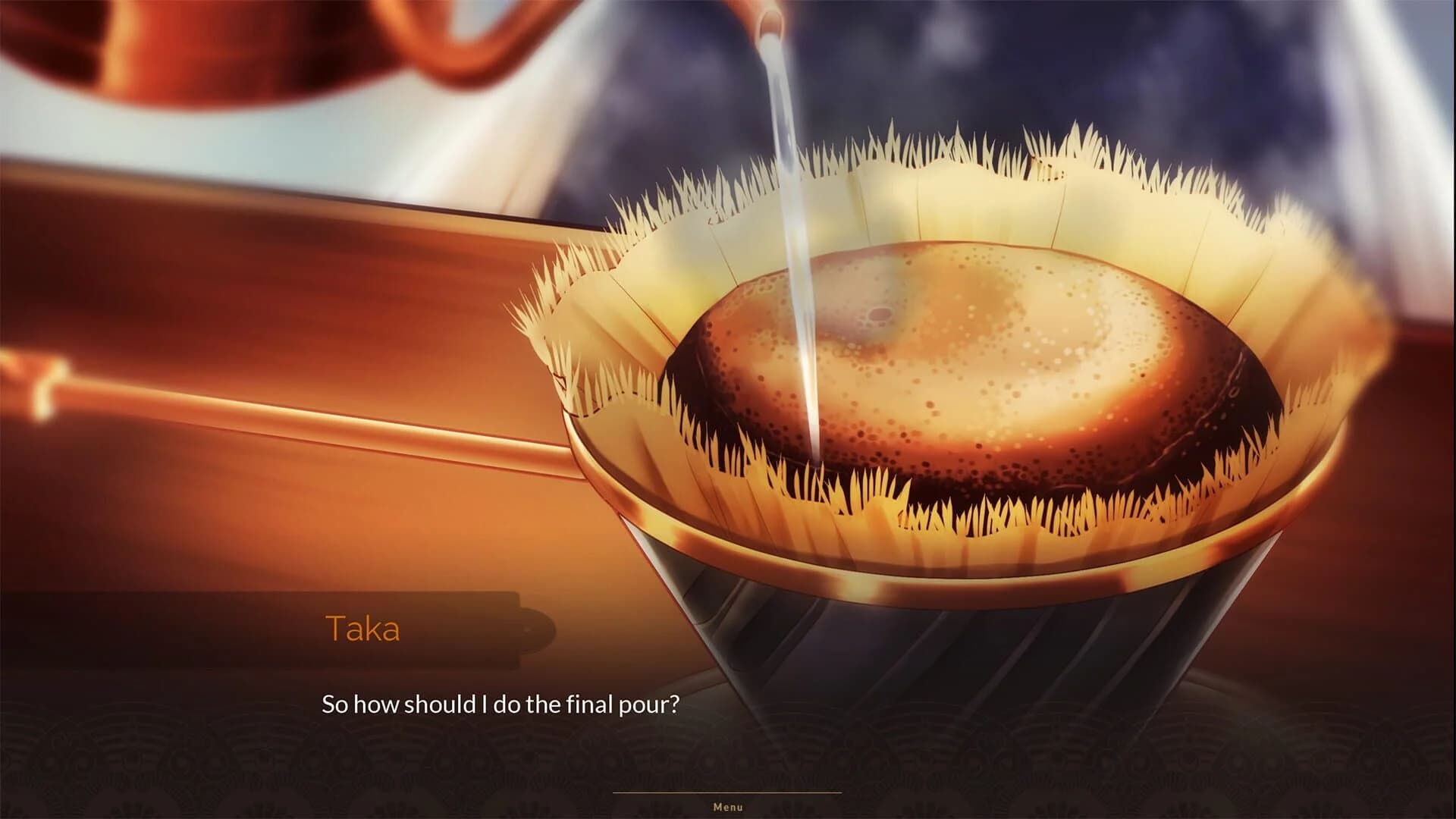Click the patterned background texture below the dialogue
The image size is (1456, 819).
pyautogui.click(x=227, y=773)
